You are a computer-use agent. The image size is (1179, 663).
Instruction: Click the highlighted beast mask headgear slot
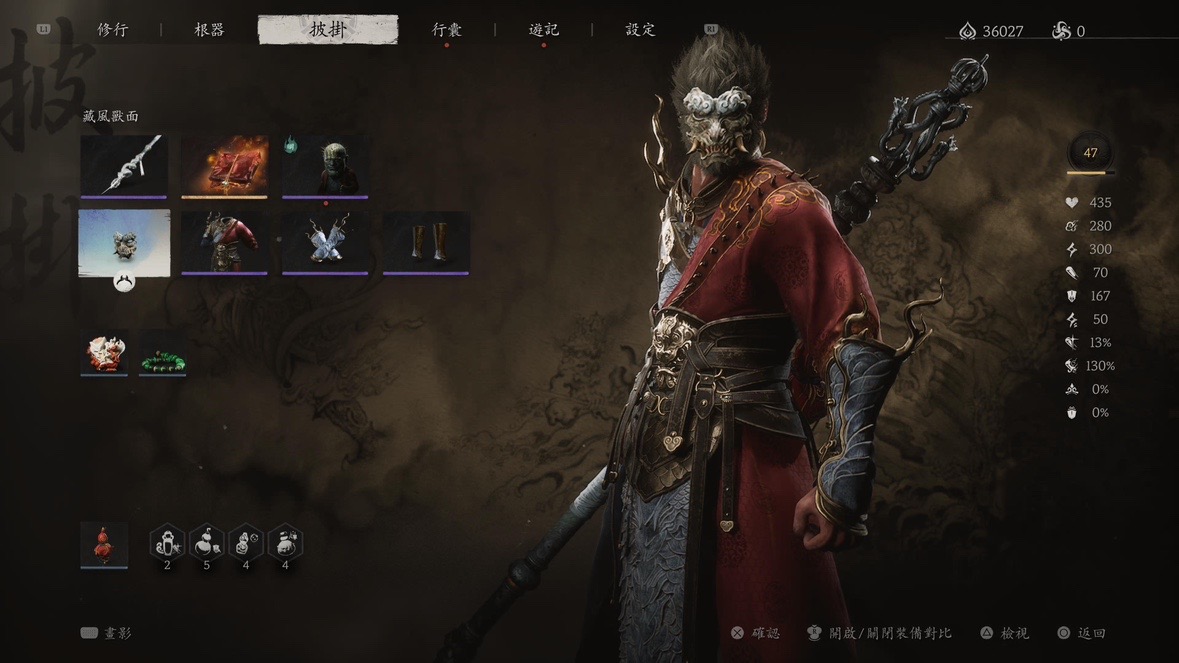[124, 242]
